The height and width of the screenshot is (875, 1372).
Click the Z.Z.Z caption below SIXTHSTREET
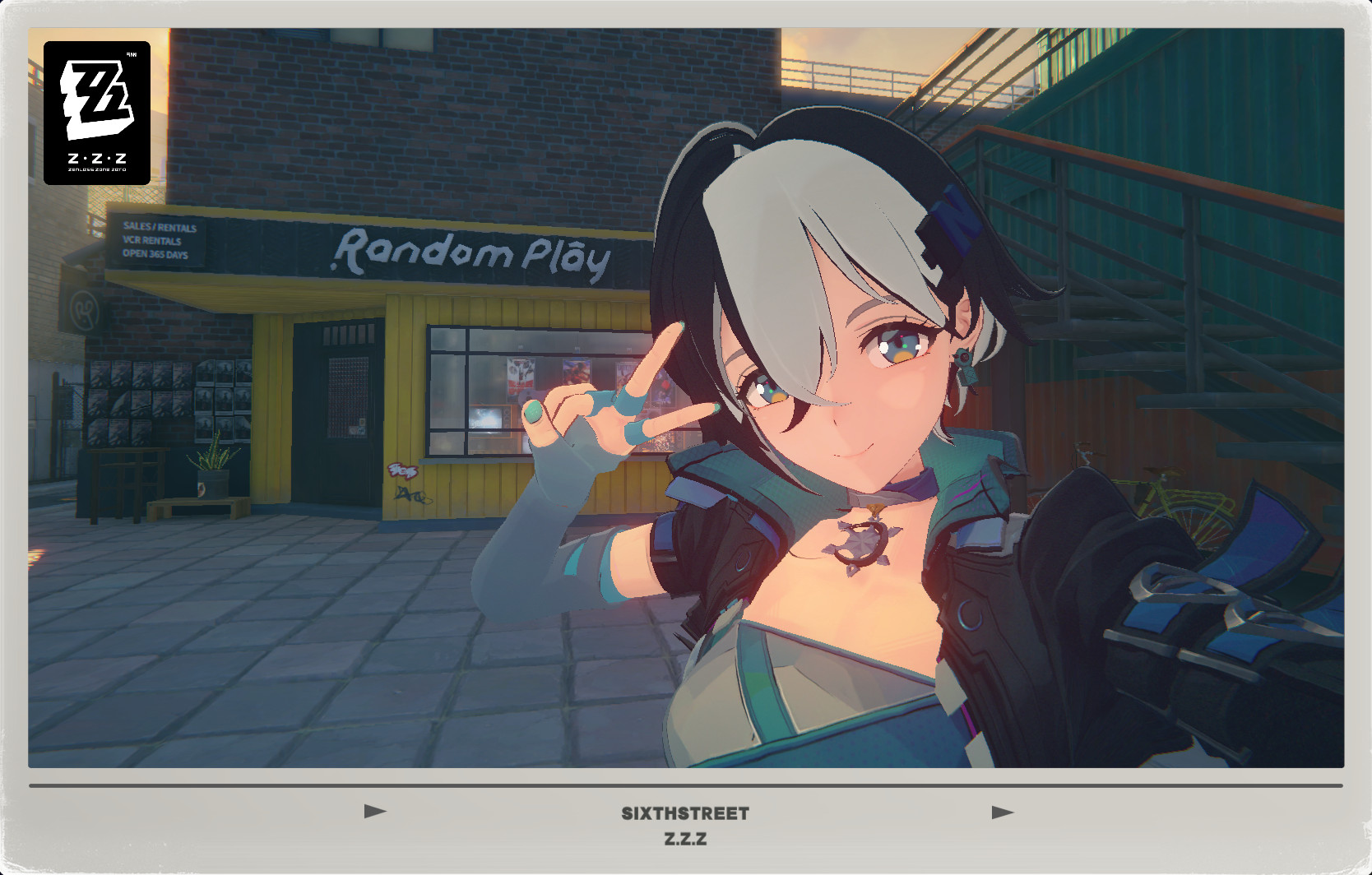coord(685,840)
